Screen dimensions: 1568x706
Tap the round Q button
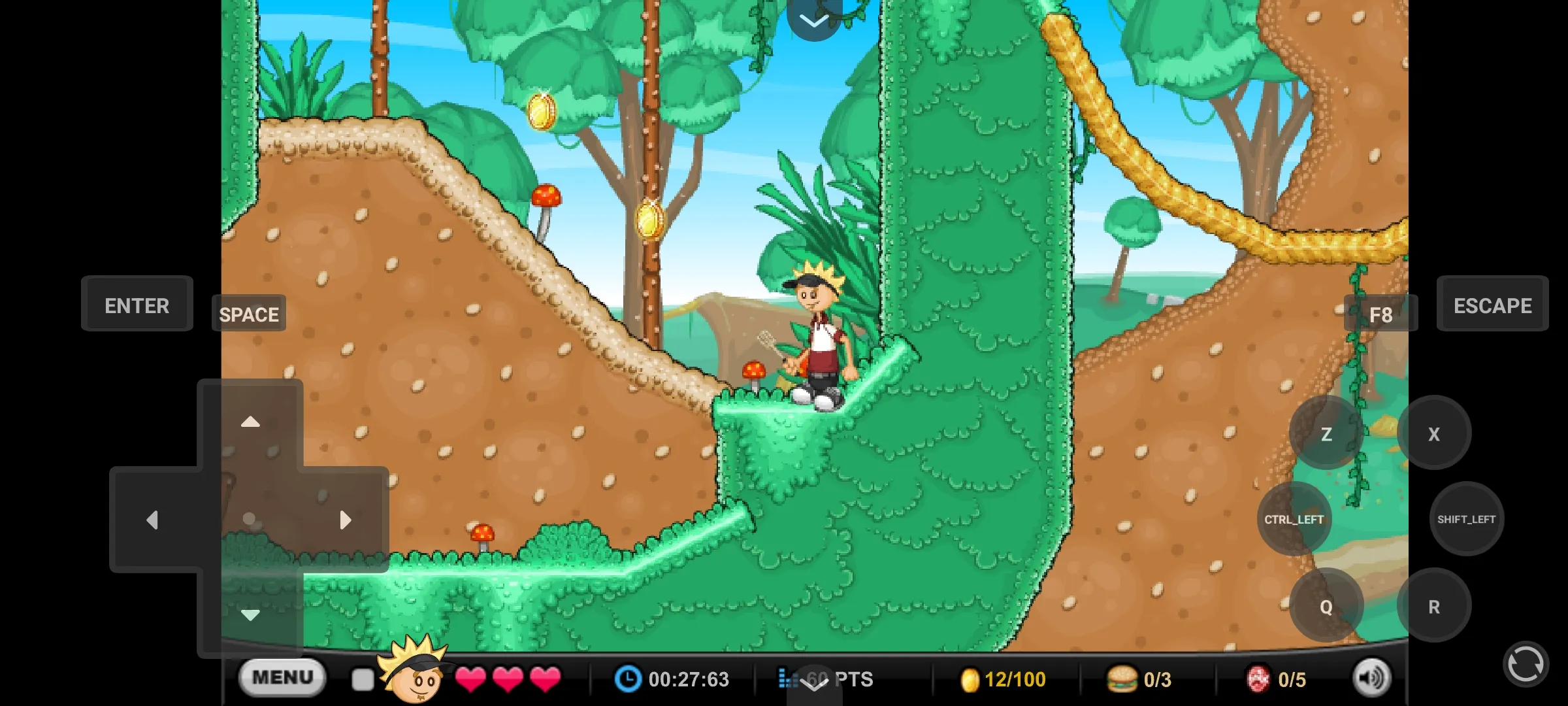click(1326, 606)
